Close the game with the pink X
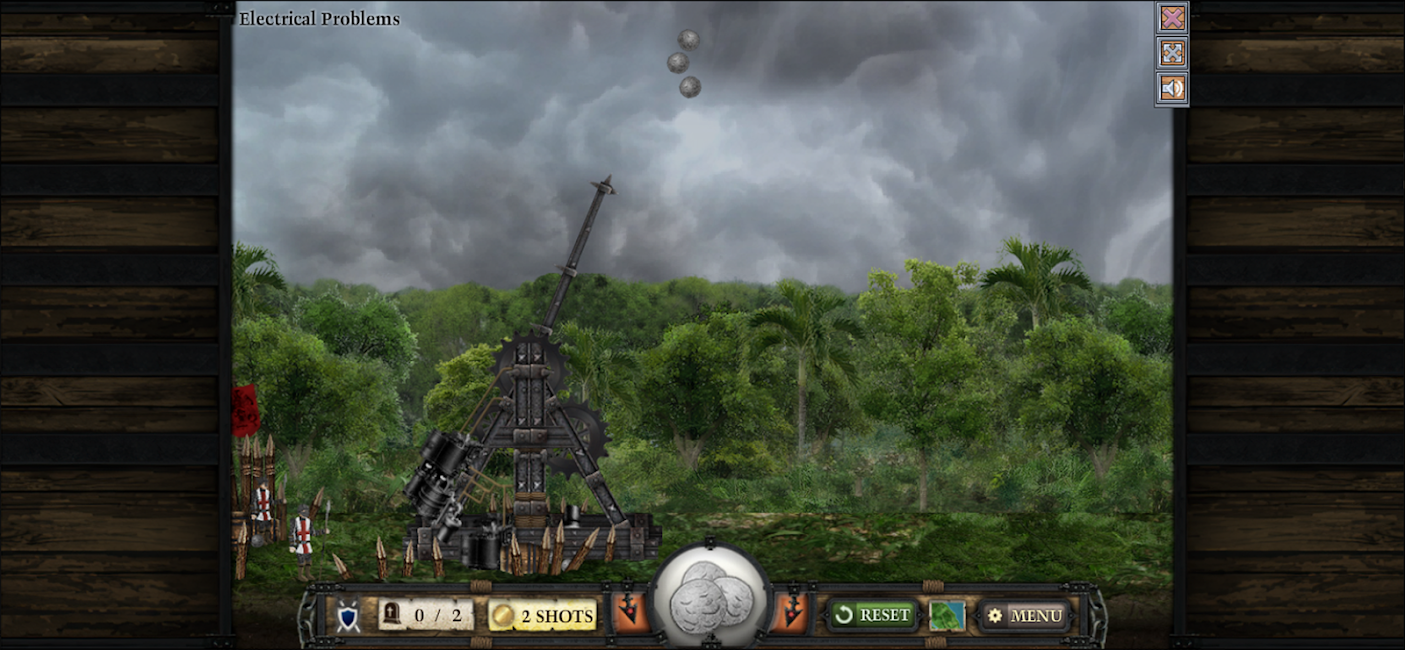Viewport: 1405px width, 650px height. pyautogui.click(x=1172, y=18)
